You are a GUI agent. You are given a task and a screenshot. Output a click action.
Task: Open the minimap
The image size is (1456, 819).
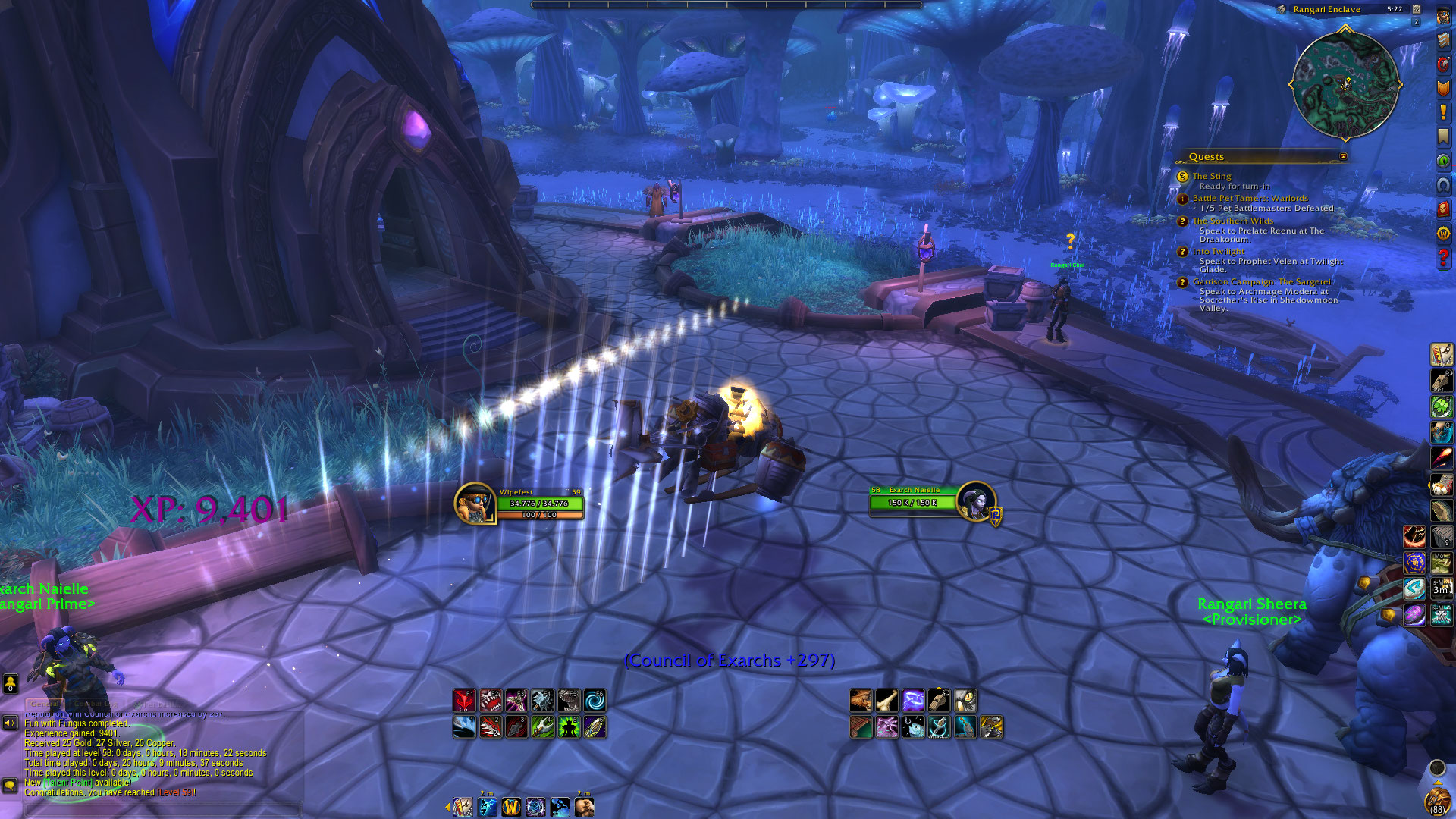coord(1345,85)
